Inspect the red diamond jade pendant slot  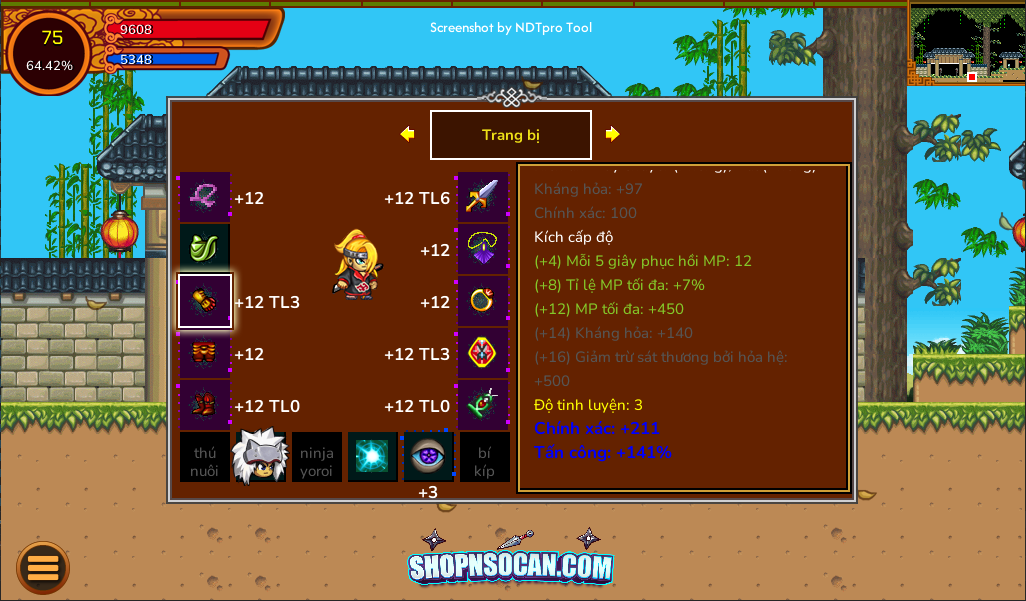(483, 353)
